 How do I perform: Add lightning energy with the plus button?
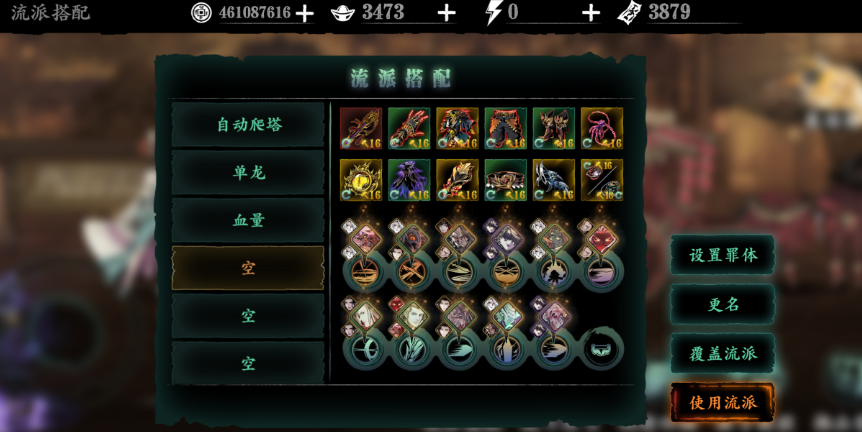pos(591,13)
